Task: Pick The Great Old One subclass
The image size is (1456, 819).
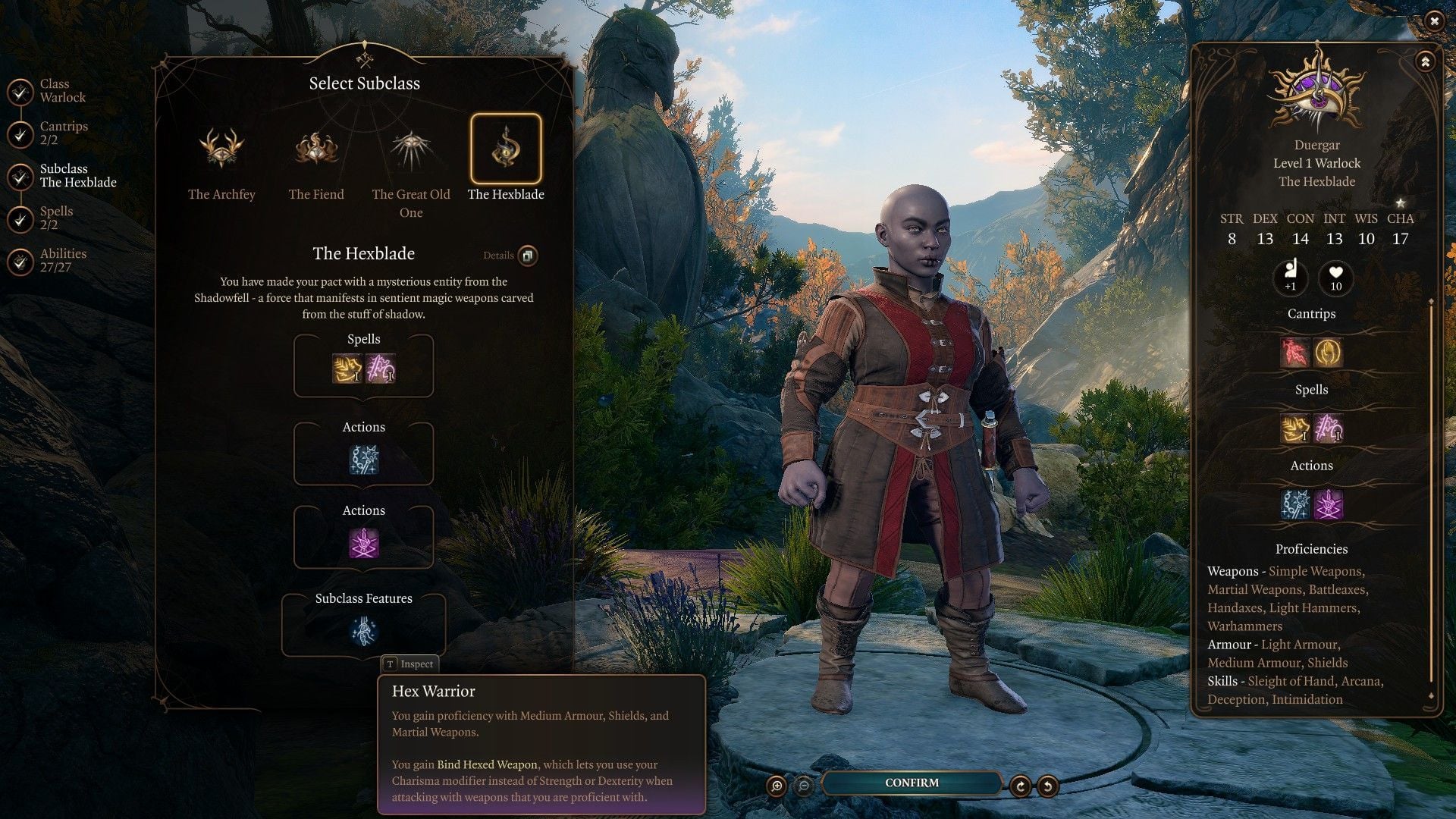Action: (411, 149)
